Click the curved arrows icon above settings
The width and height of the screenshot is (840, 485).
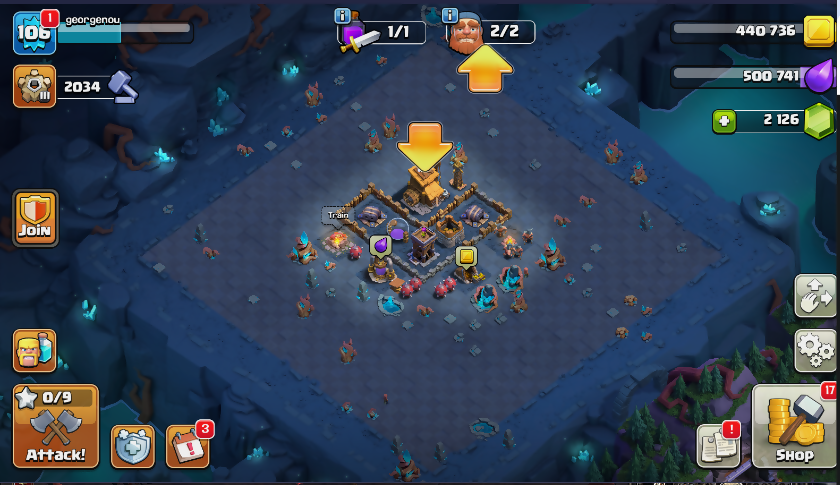point(816,296)
